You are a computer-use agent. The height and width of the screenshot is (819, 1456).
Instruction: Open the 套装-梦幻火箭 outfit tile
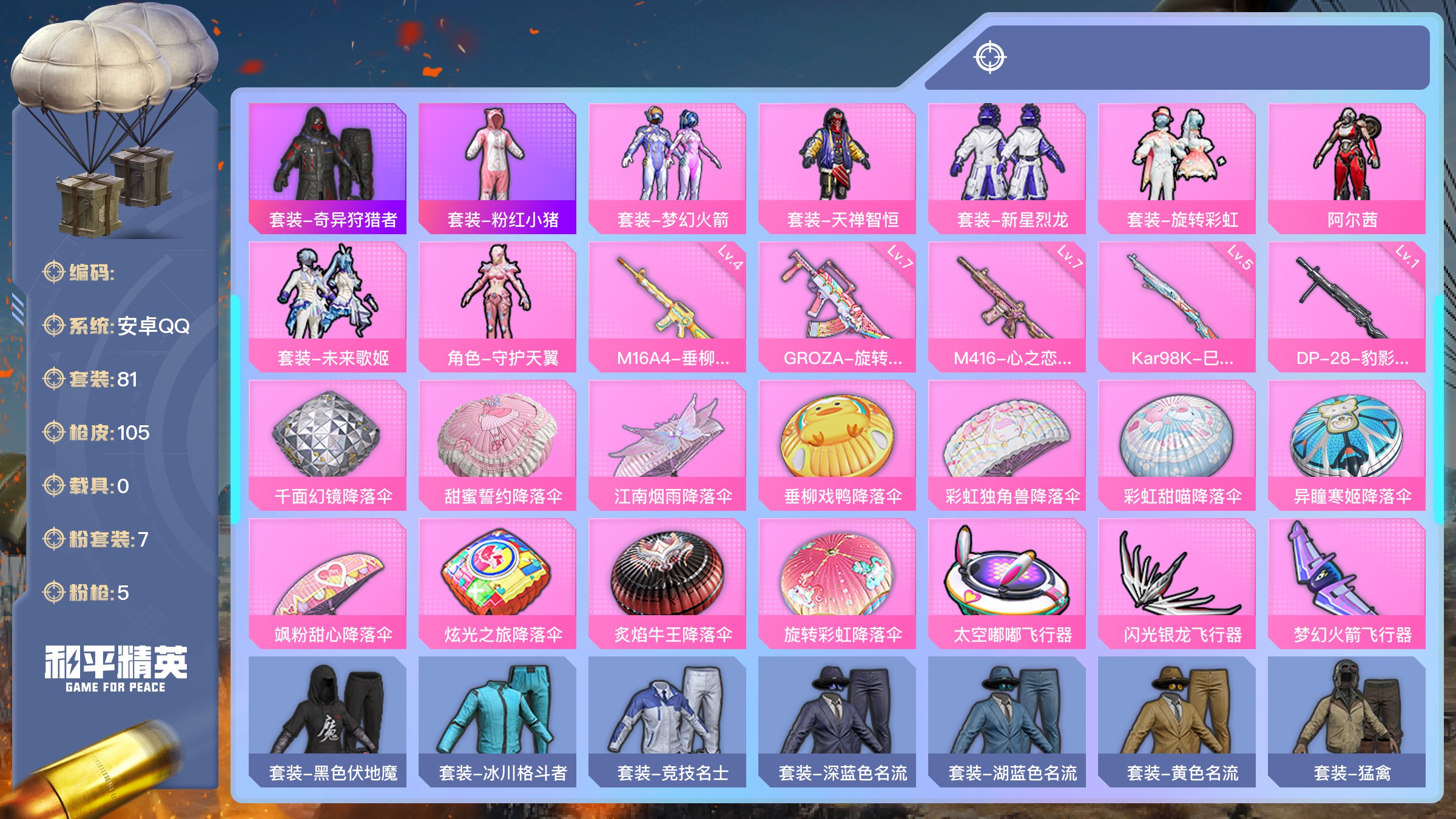[667, 168]
